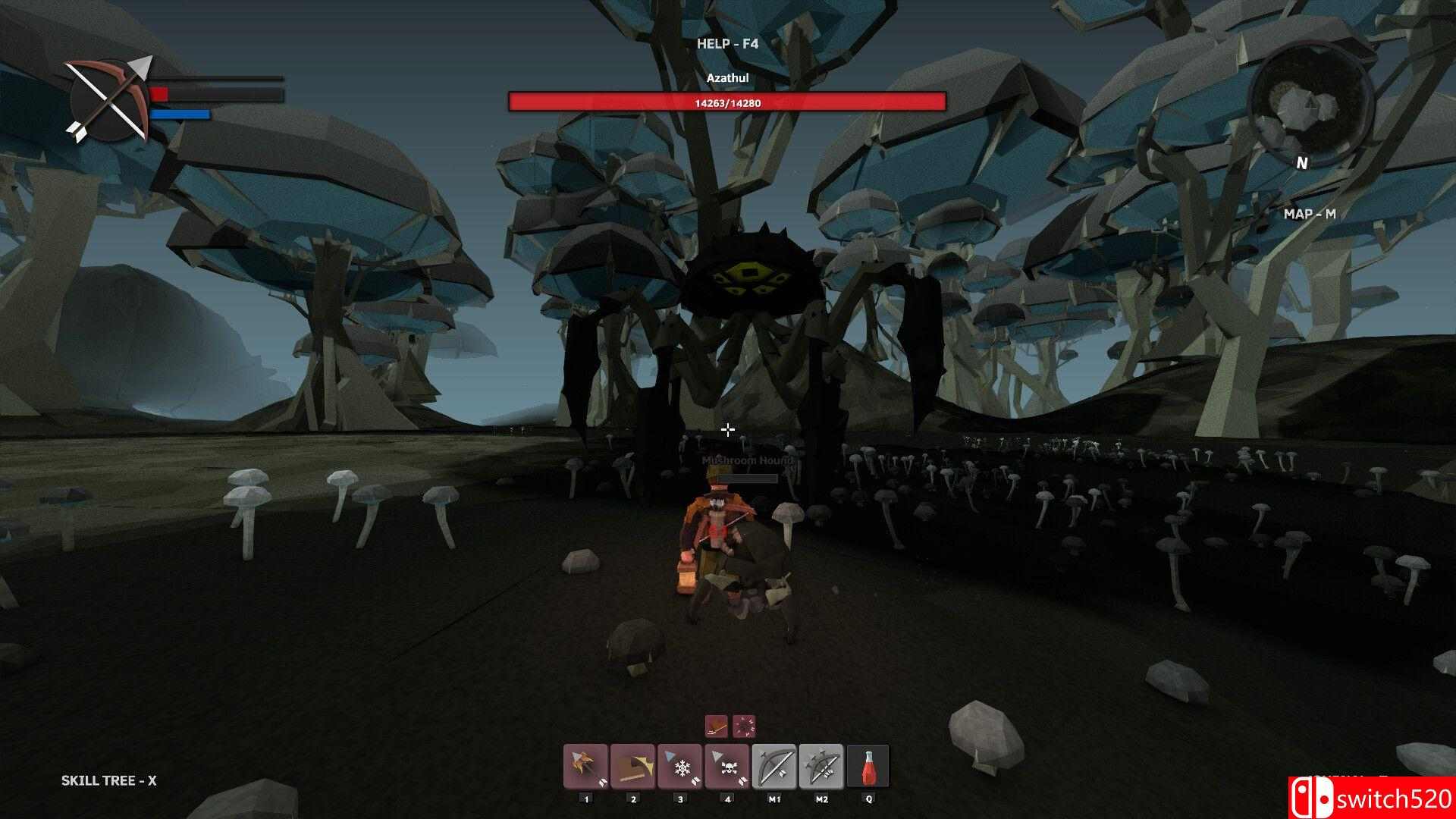The height and width of the screenshot is (819, 1456).
Task: Activate the fire arrow ability
Action: (x=585, y=767)
